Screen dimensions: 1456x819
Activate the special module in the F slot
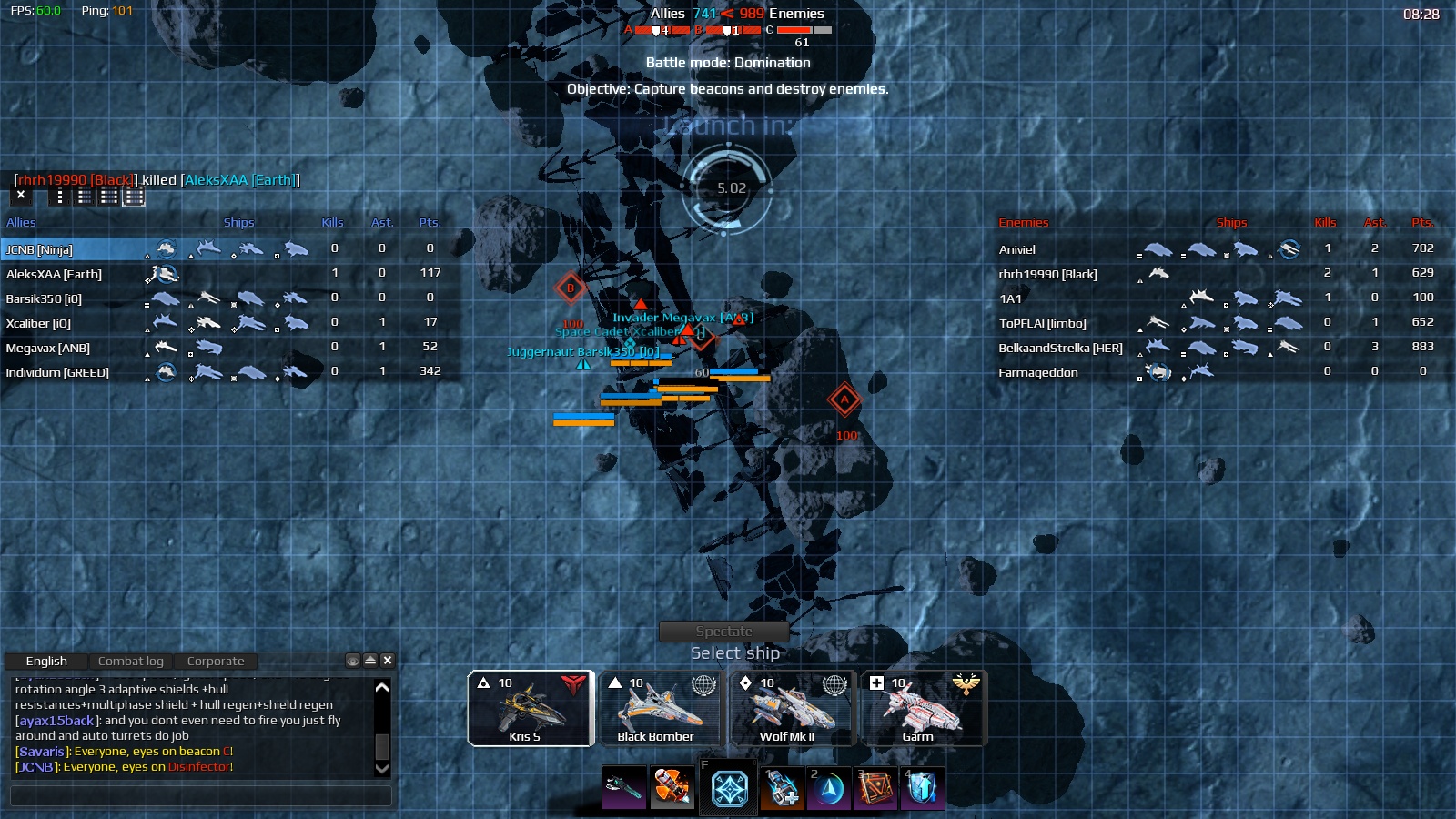click(x=727, y=788)
